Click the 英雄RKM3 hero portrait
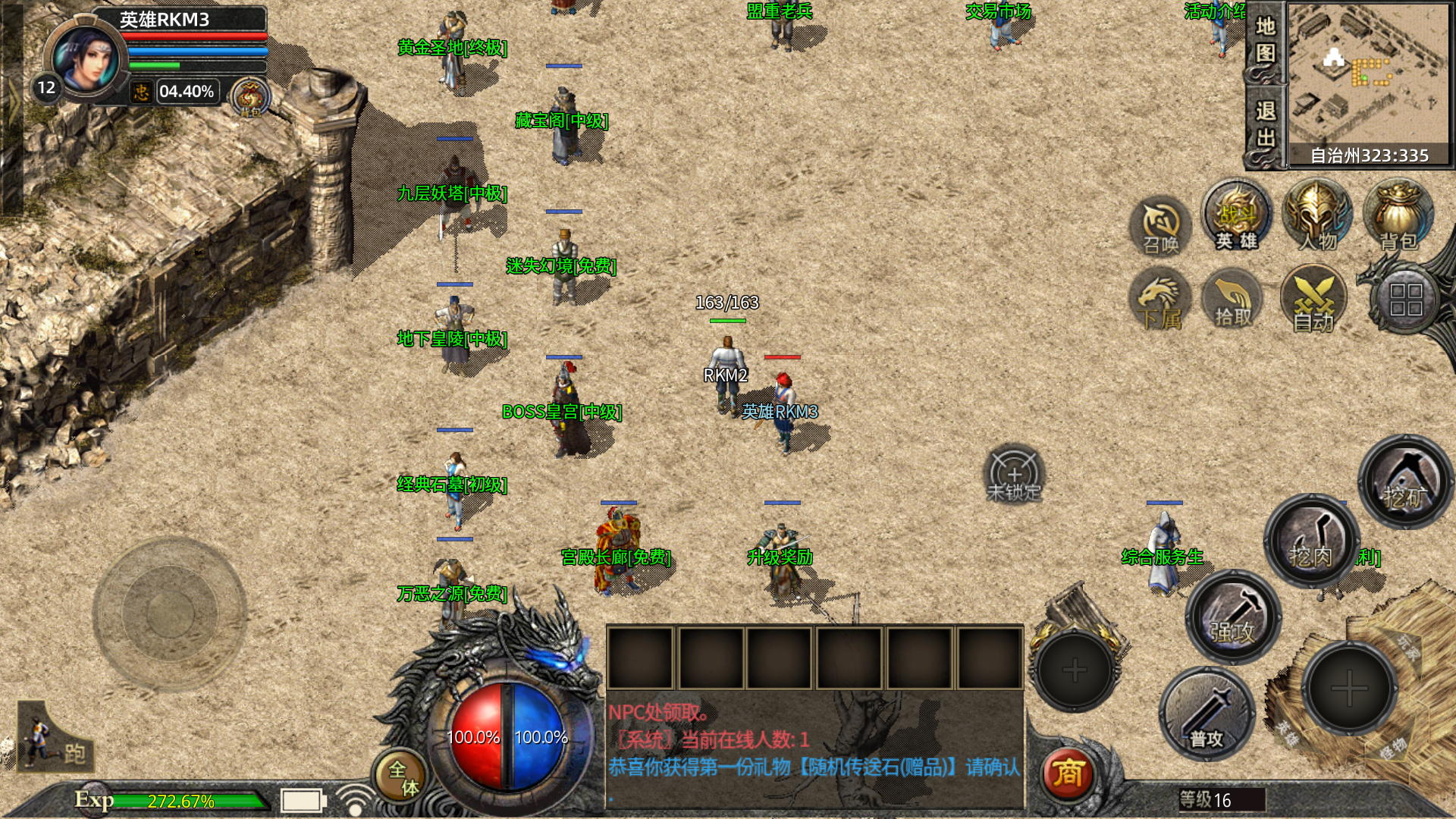The height and width of the screenshot is (819, 1456). pyautogui.click(x=86, y=59)
